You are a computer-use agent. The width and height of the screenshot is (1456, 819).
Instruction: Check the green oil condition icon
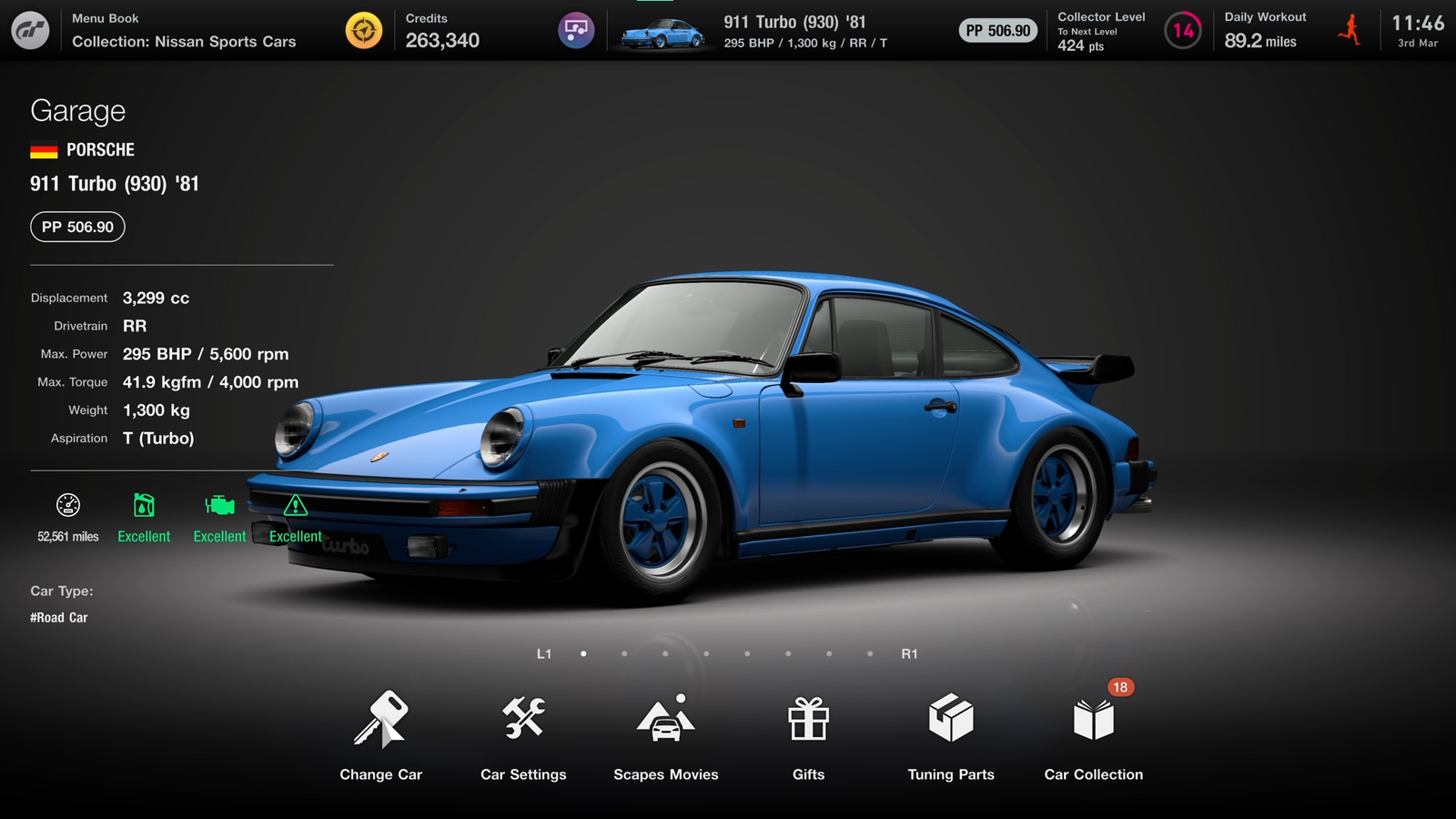(144, 506)
